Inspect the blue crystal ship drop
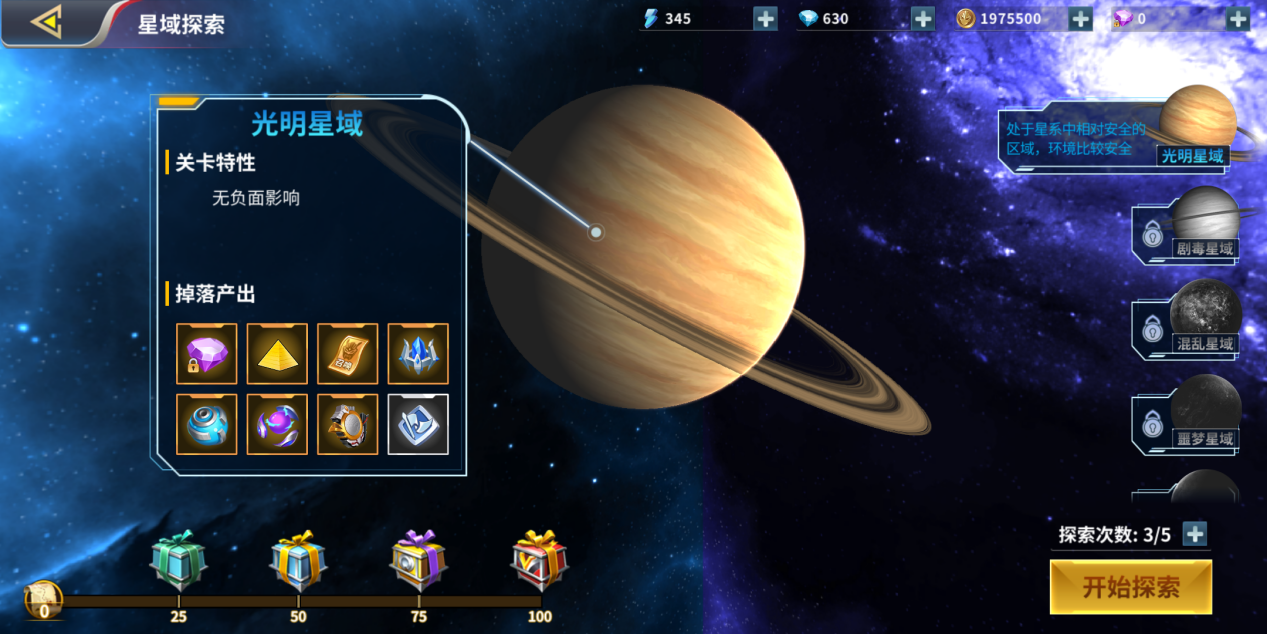The width and height of the screenshot is (1267, 634). (x=418, y=354)
